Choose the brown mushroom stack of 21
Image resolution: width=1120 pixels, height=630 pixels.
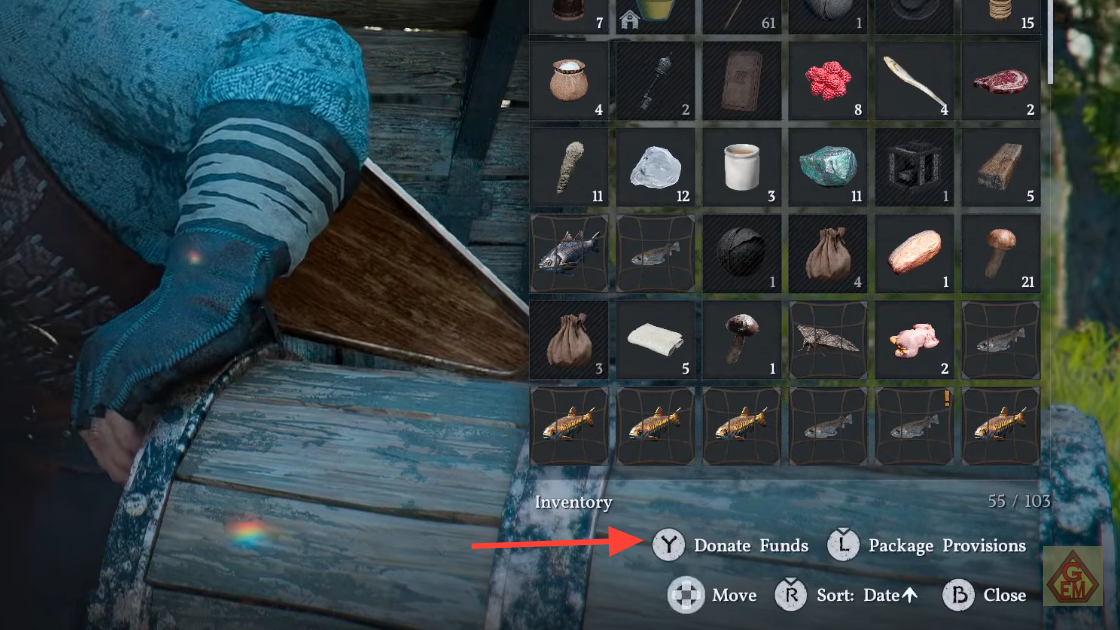pos(1001,254)
